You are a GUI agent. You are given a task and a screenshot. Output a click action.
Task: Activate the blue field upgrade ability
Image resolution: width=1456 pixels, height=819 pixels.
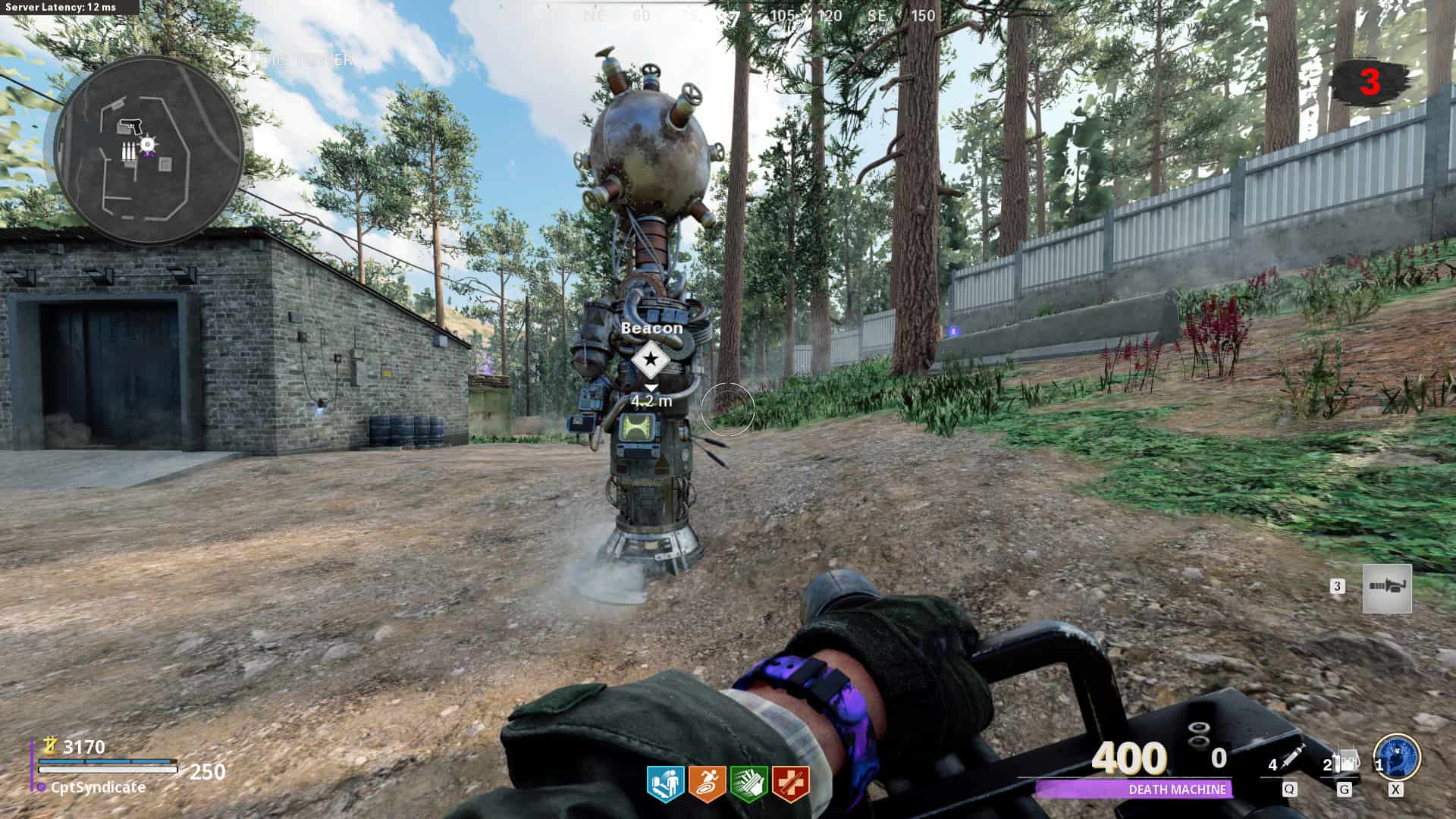coord(1397,758)
